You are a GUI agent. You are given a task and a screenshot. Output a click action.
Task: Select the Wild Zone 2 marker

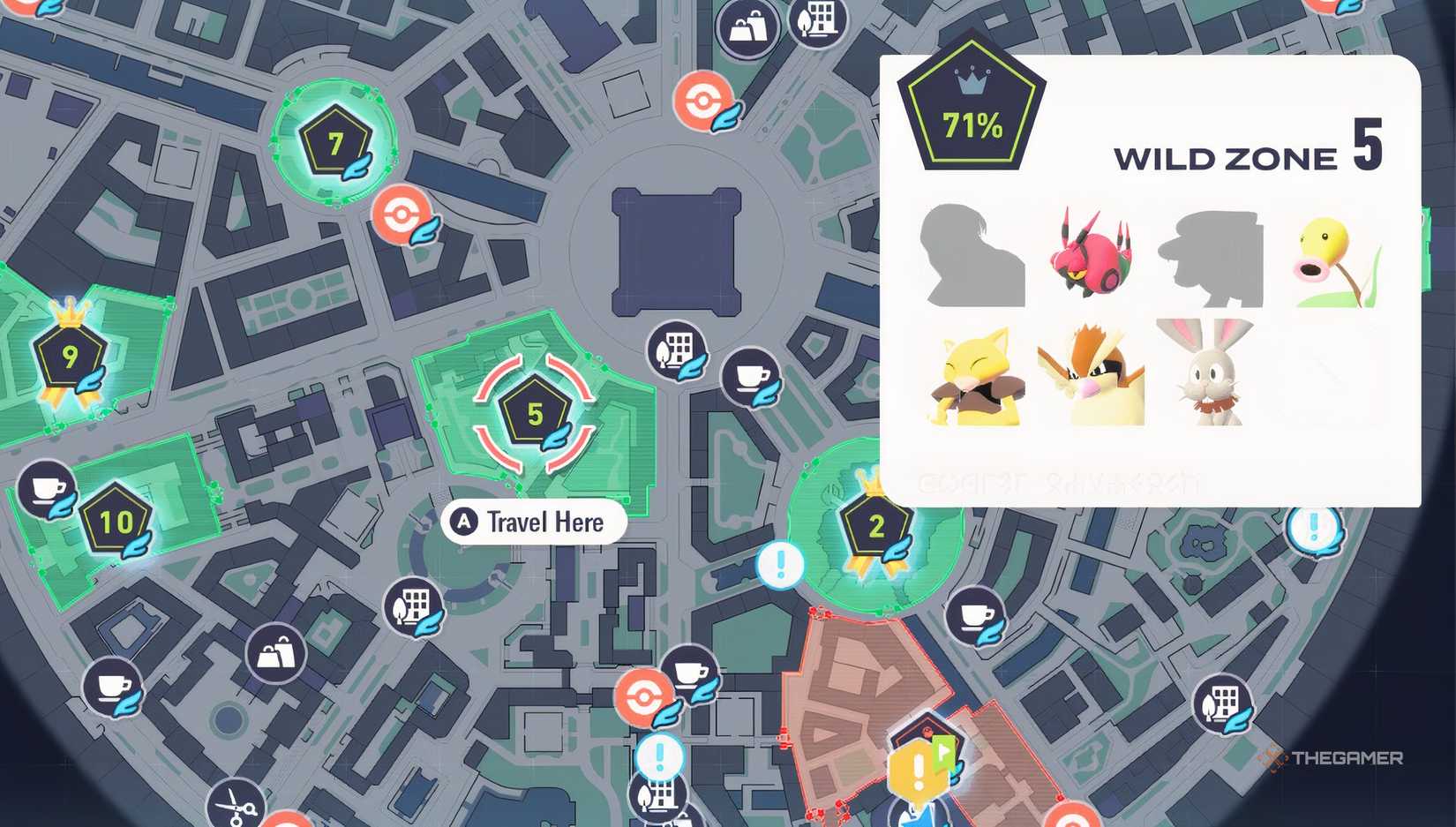pos(876,526)
